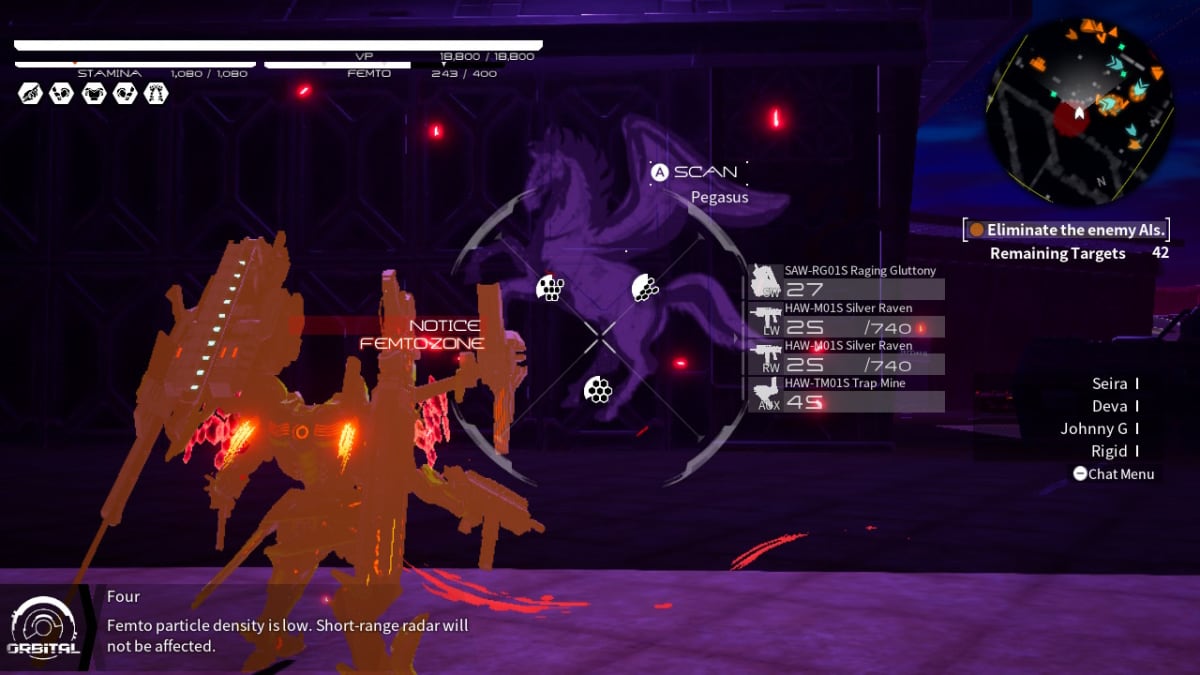Screen dimensions: 1200x675
Task: Select squad member Johnny G
Action: (x=1094, y=429)
